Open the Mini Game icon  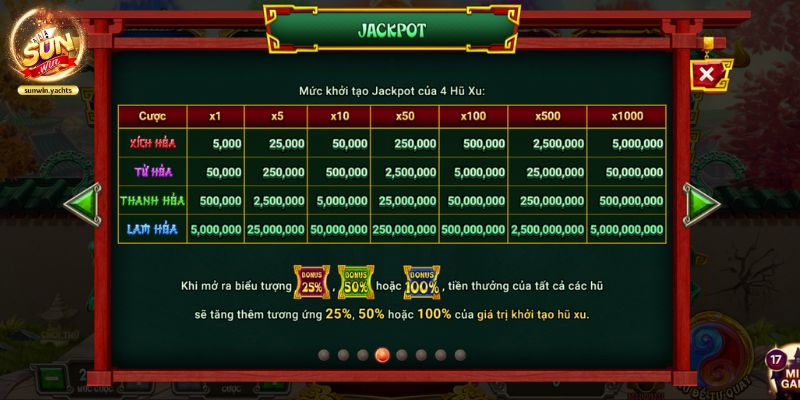tap(781, 373)
